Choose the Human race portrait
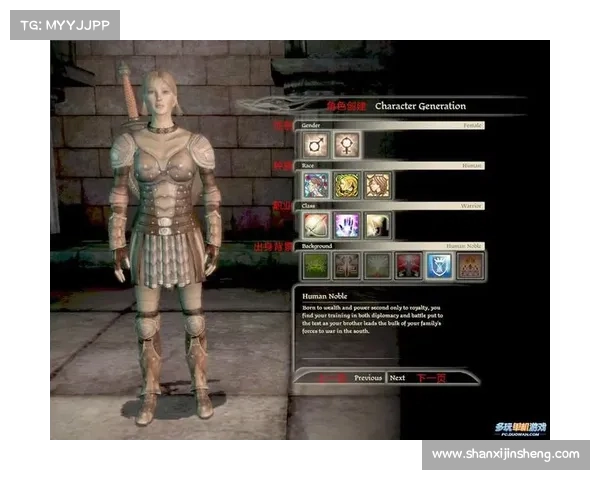Image resolution: width=600 pixels, height=480 pixels. pos(316,185)
